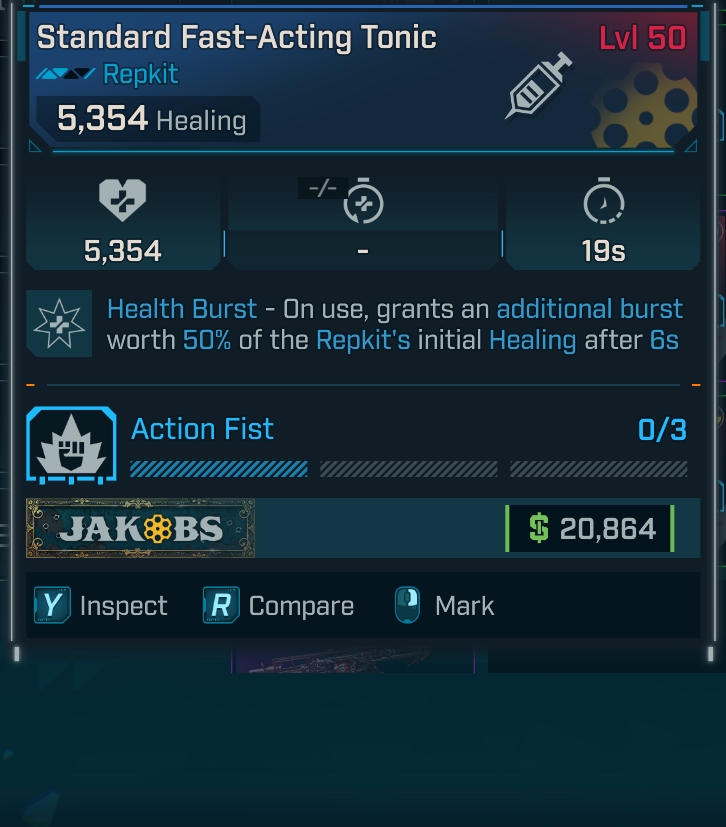
Task: Choose the Inspect option on the item card
Action: click(101, 606)
